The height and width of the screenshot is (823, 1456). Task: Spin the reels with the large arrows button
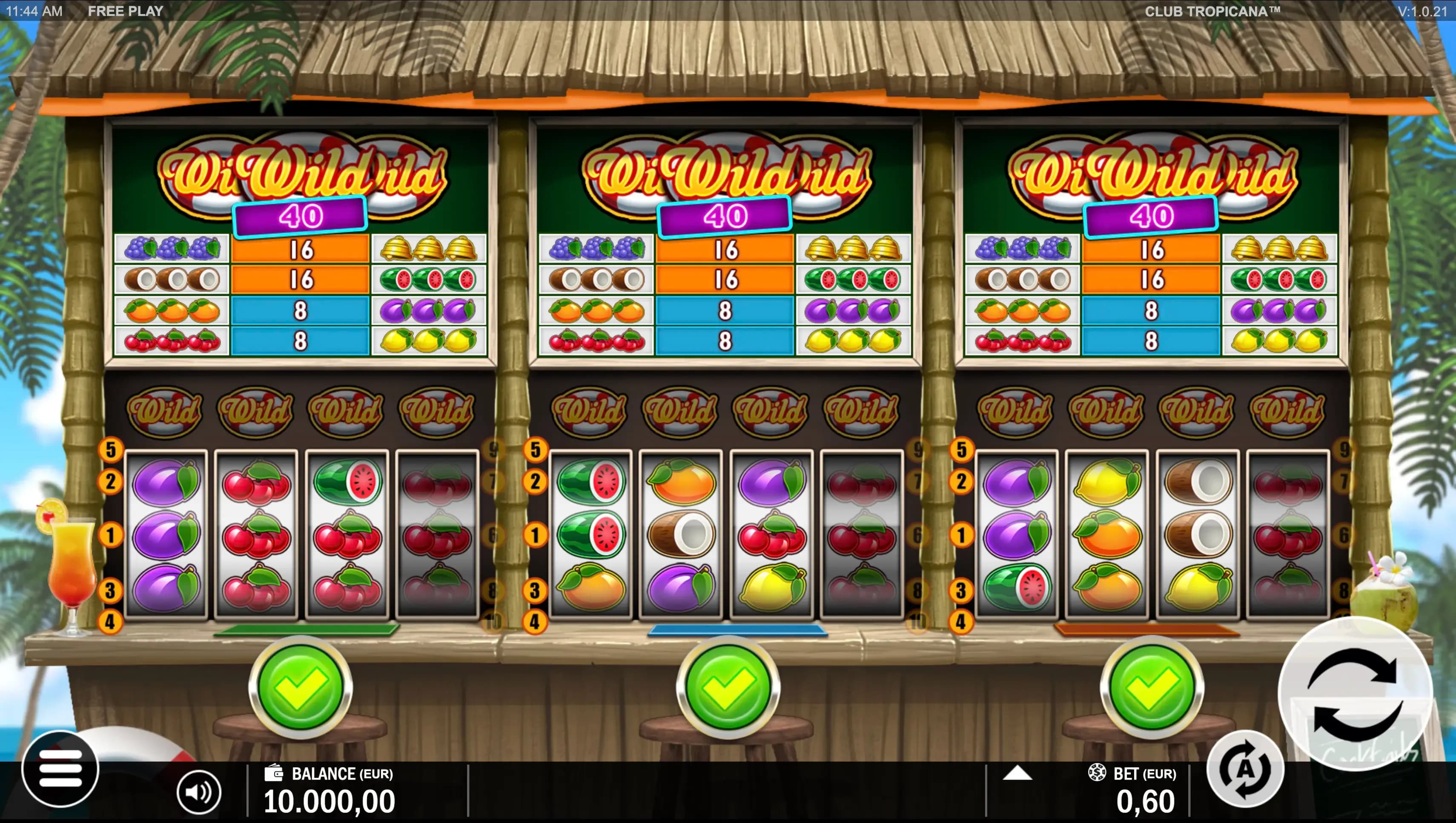1355,693
